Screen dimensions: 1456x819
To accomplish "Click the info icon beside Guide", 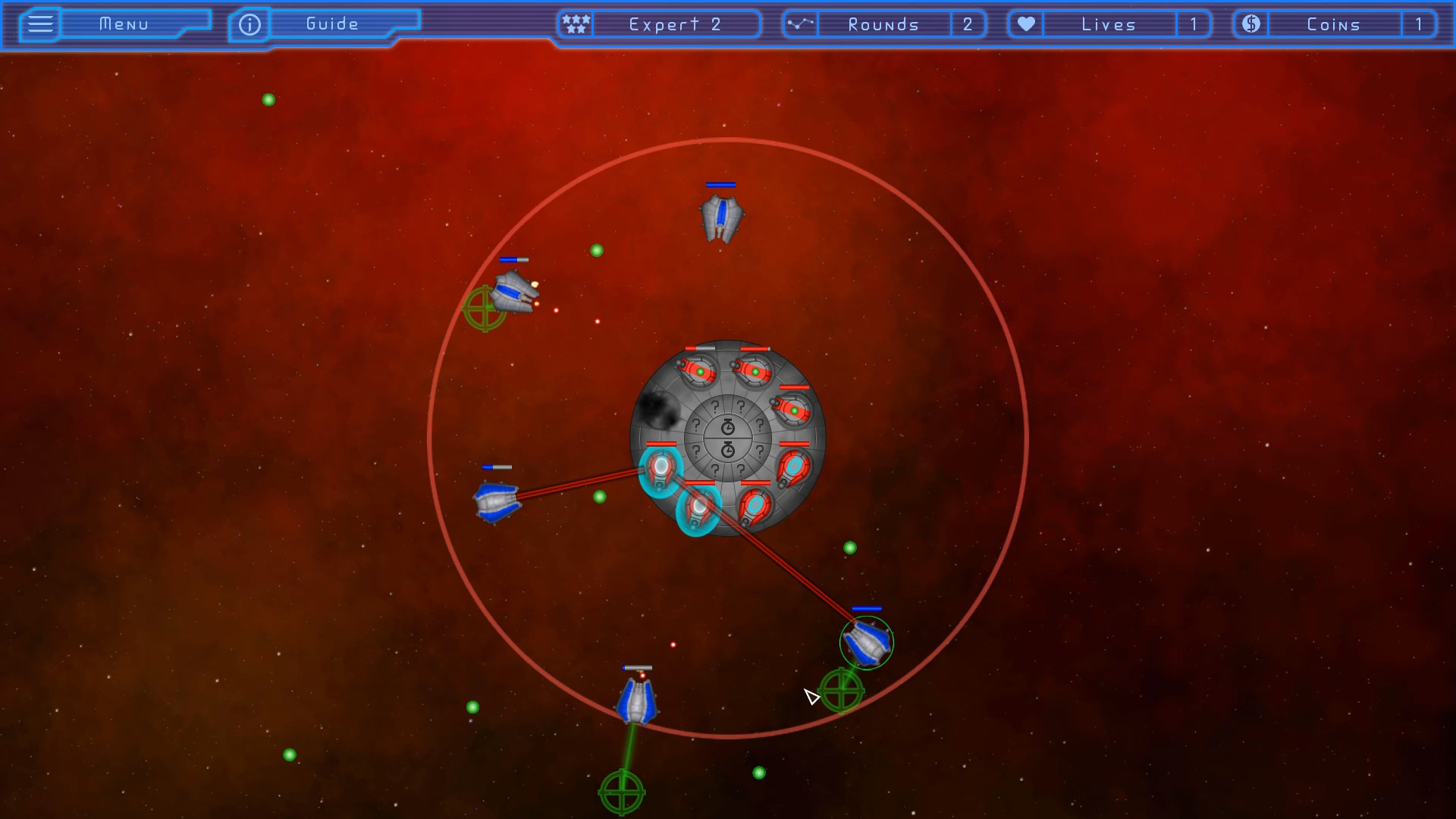I will (x=249, y=24).
